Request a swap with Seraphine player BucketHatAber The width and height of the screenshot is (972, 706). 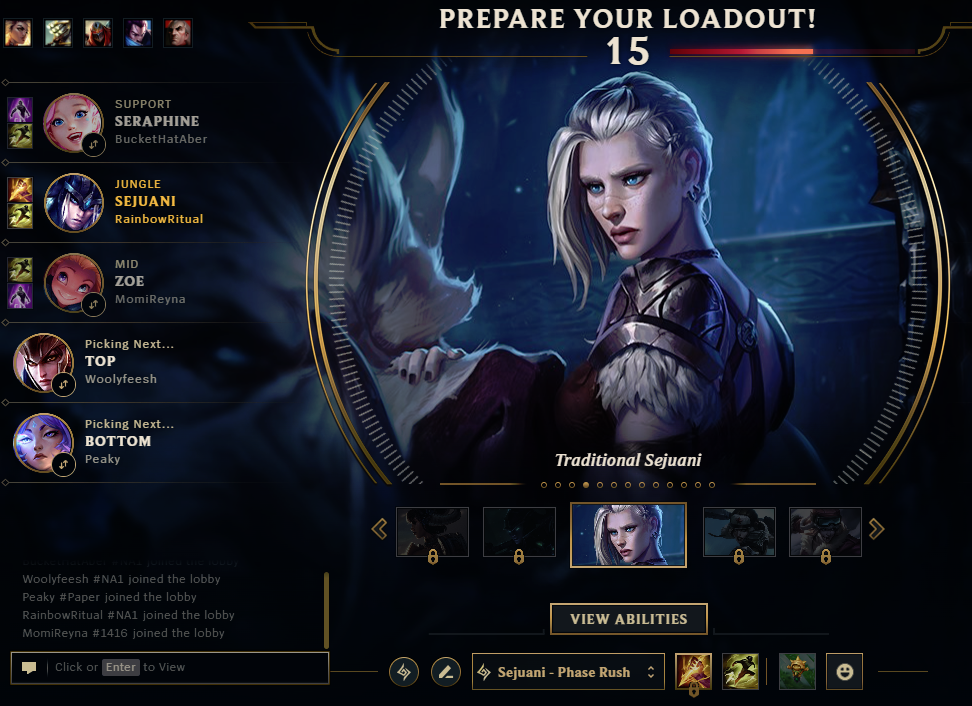point(93,144)
